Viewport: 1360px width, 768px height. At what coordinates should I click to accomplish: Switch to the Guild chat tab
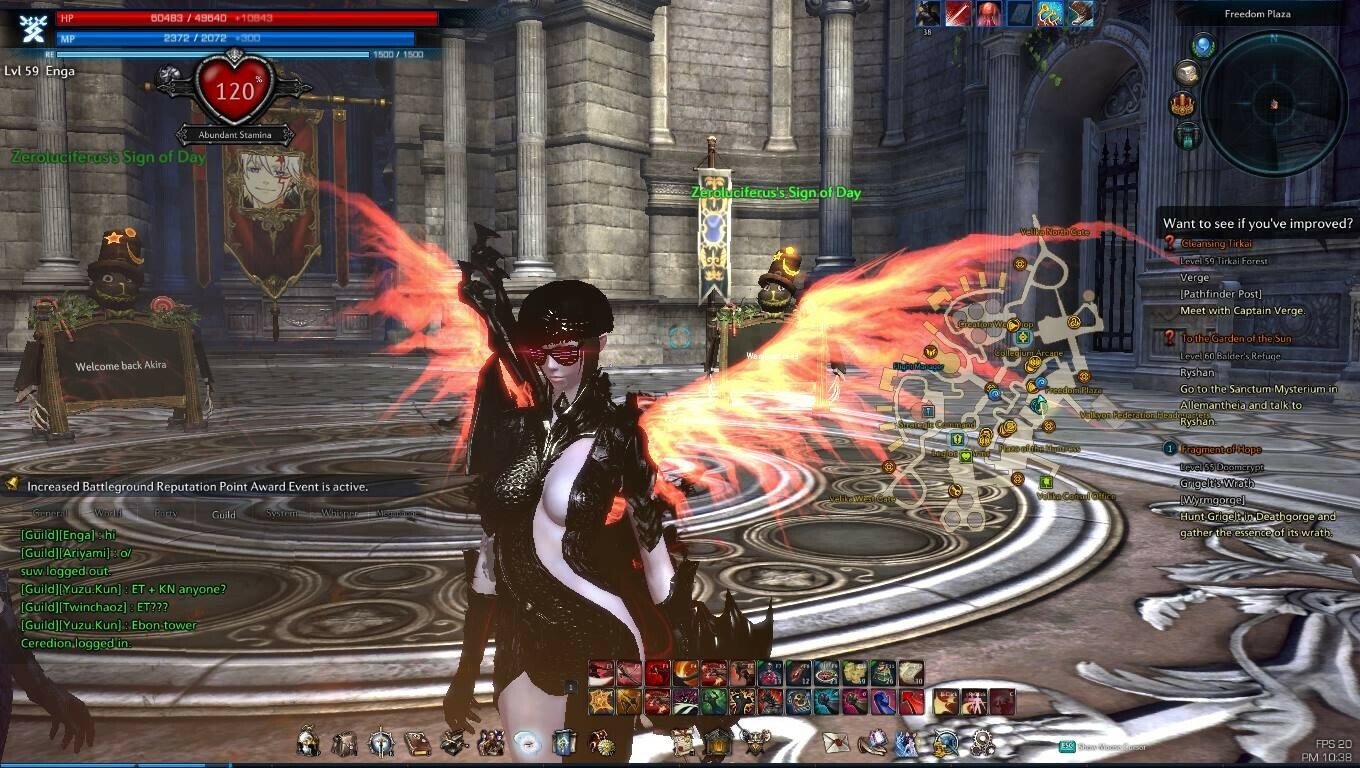coord(224,514)
